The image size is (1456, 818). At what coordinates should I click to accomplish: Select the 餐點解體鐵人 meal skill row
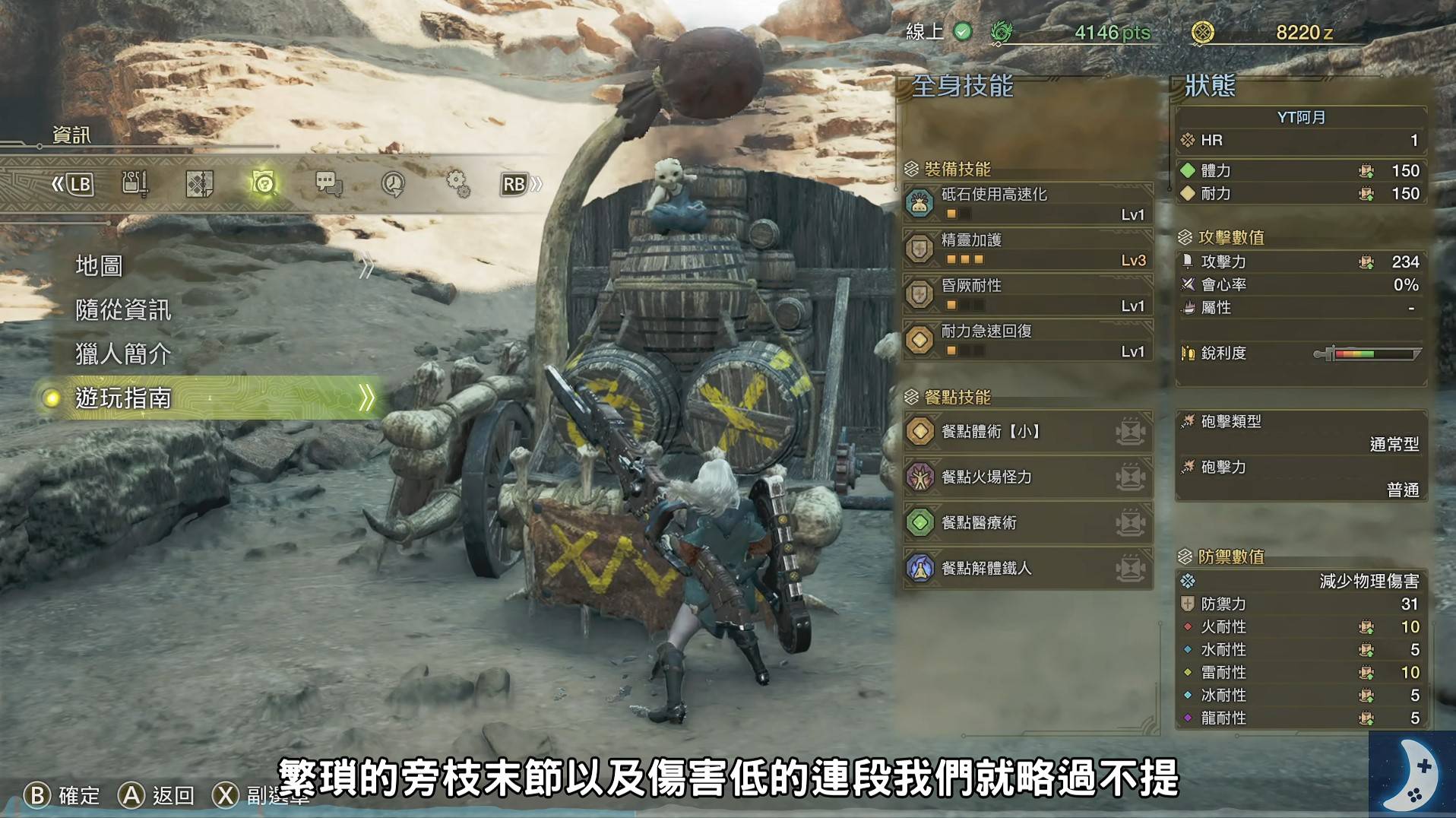(1027, 569)
